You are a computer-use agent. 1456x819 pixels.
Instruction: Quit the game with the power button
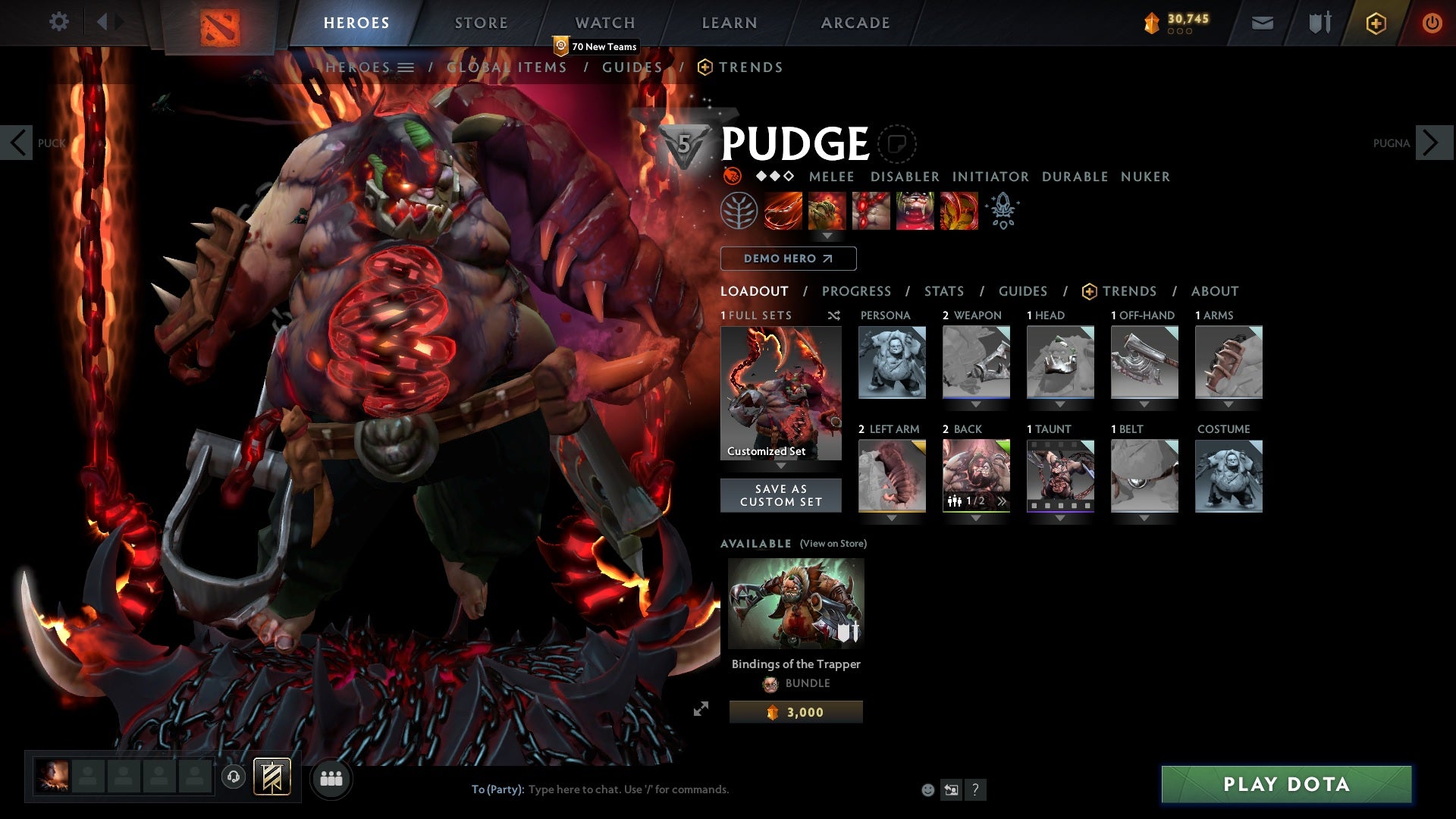1432,23
